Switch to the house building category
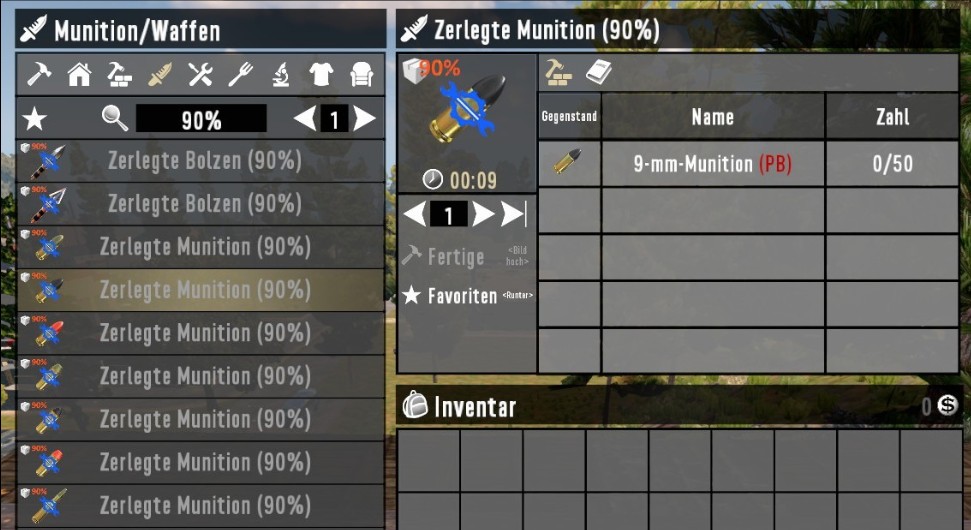The image size is (971, 530). point(79,74)
